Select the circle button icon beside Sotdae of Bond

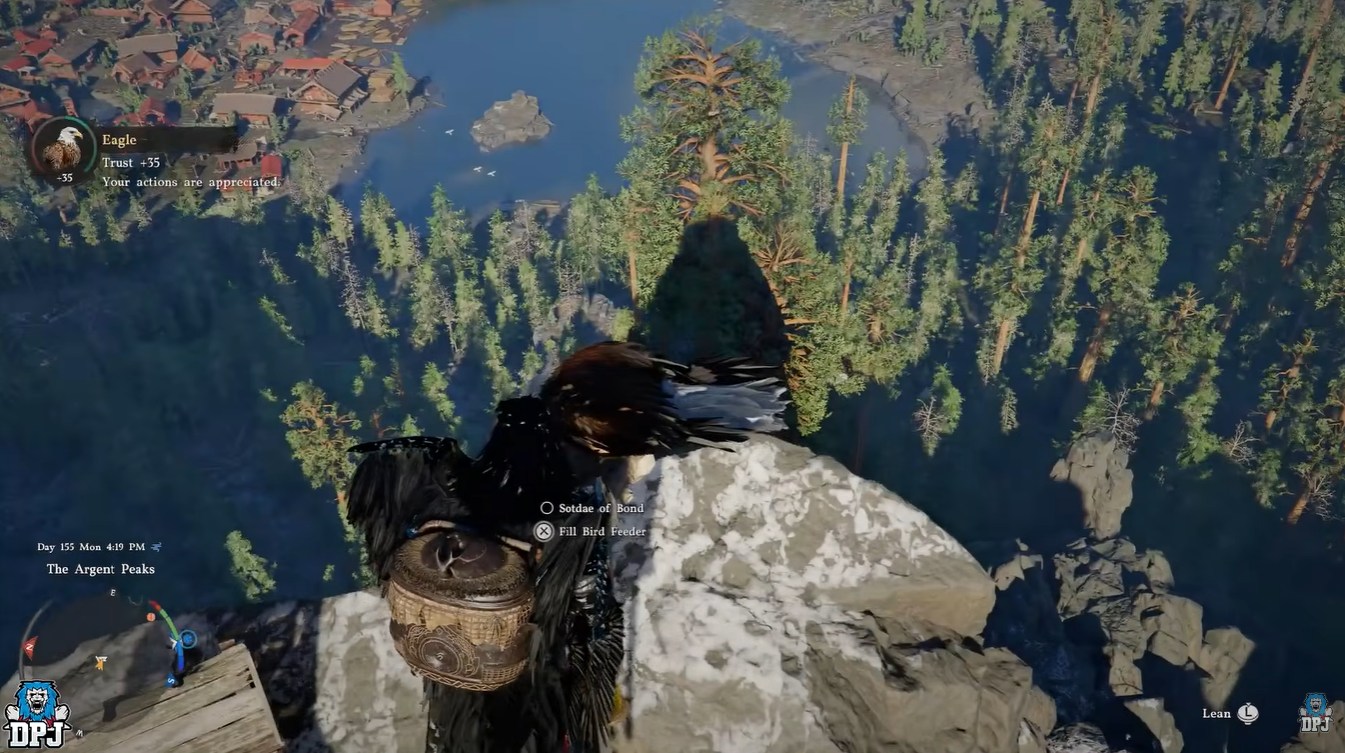pos(546,508)
